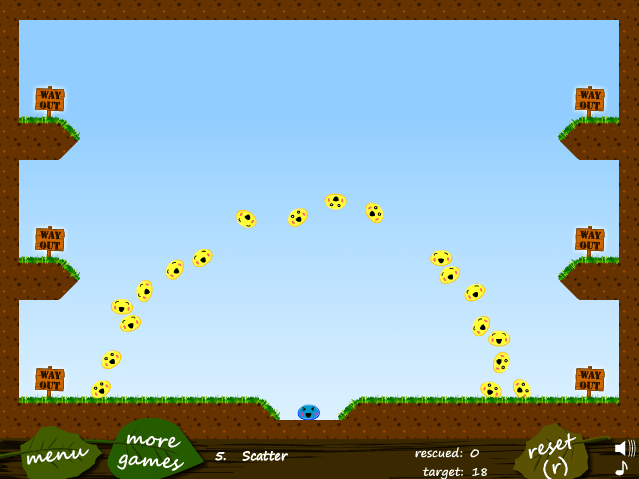Screen dimensions: 639x479
Task: Toggle the sound speaker icon
Action: click(624, 447)
